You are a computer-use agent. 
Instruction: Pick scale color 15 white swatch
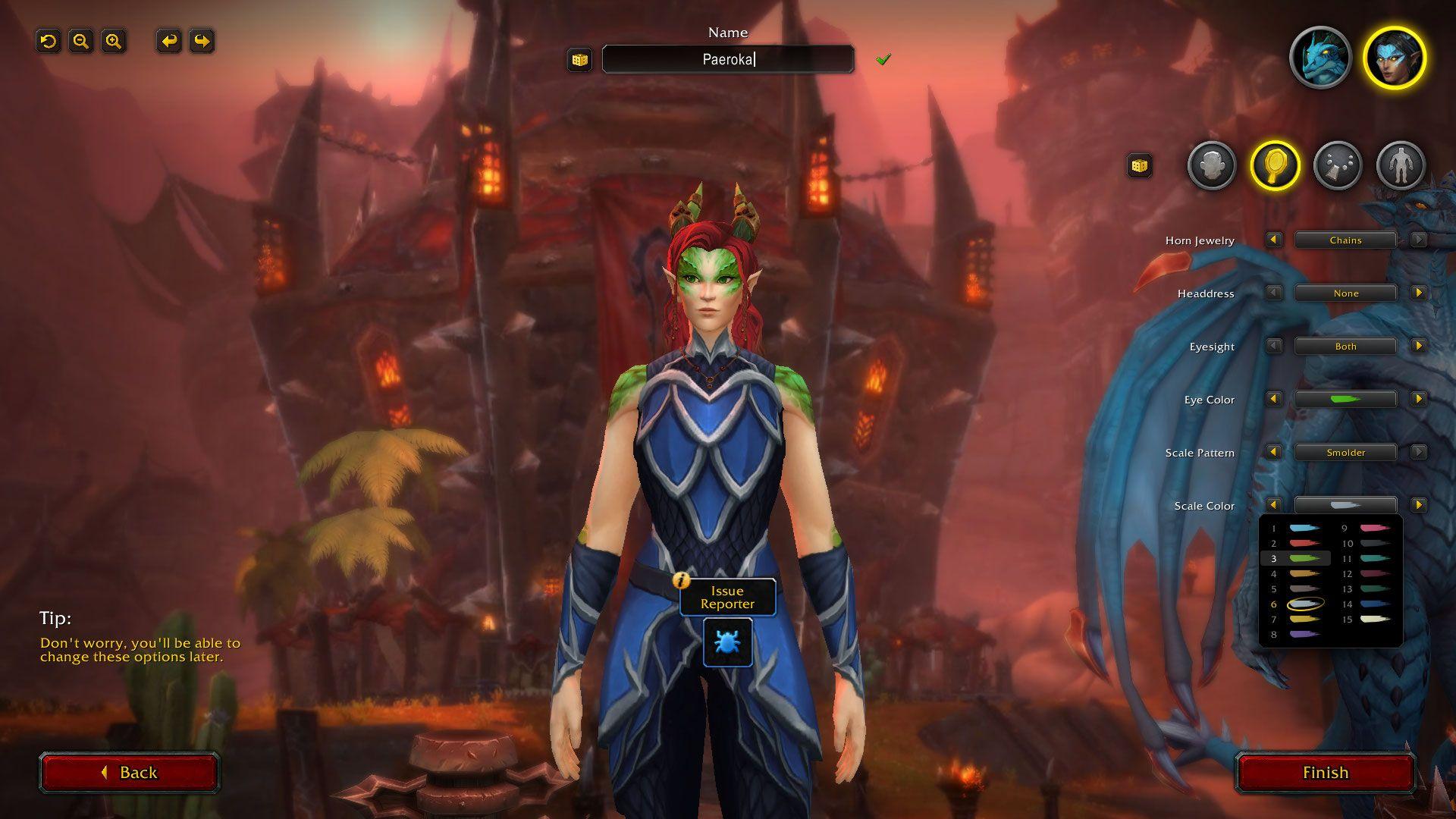[1376, 620]
